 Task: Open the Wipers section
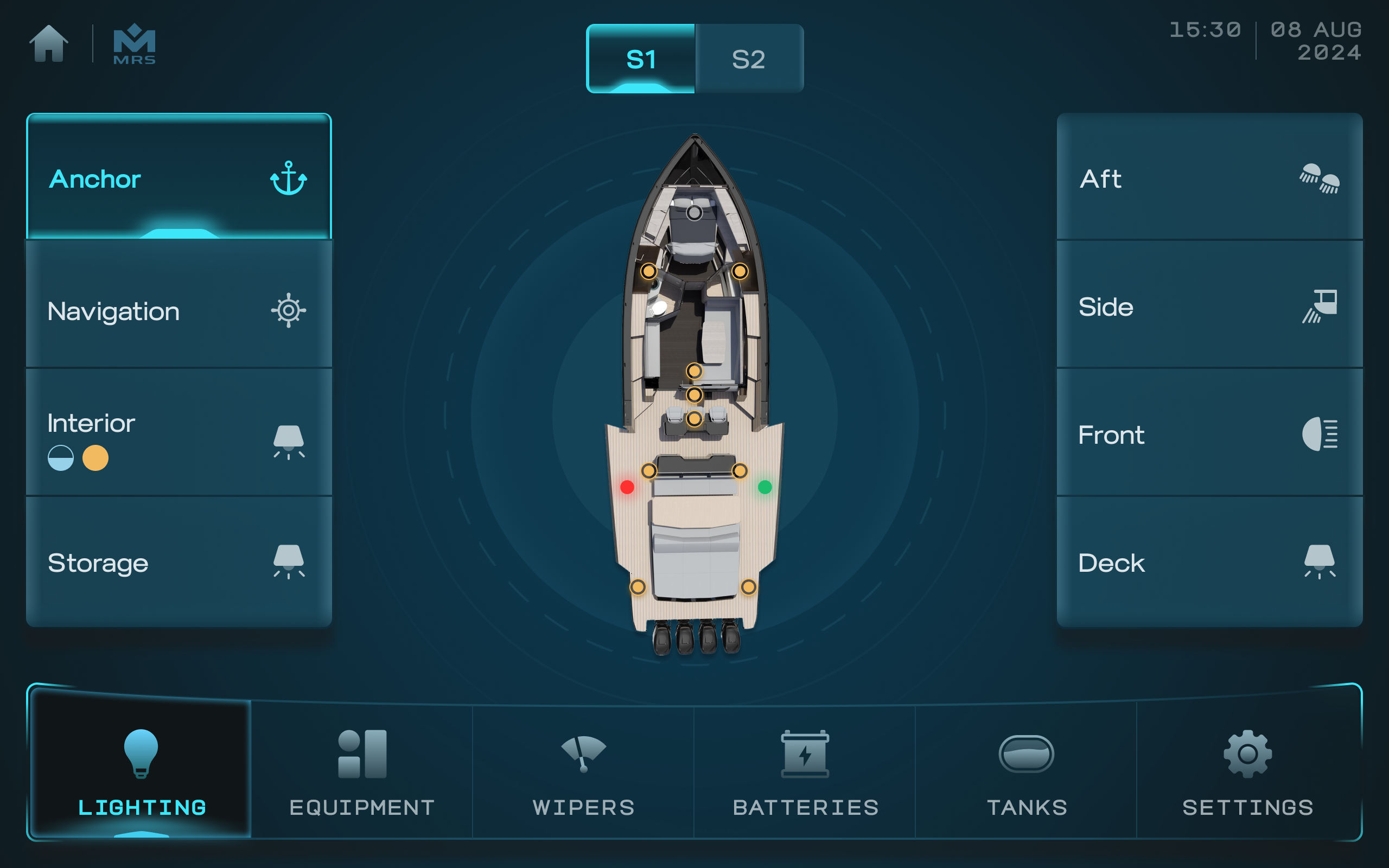pyautogui.click(x=583, y=770)
